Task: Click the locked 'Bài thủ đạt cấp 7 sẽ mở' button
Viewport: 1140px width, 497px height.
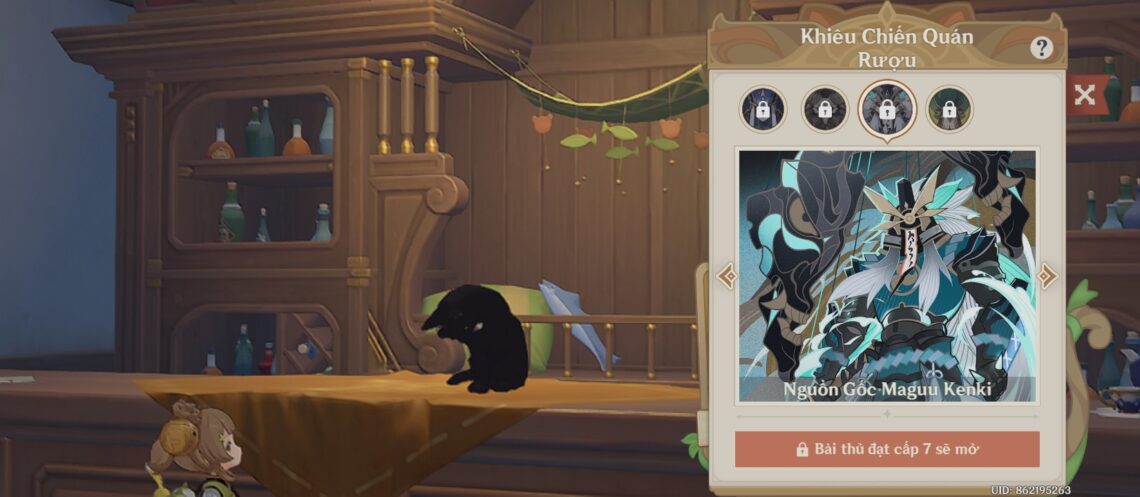Action: [887, 449]
